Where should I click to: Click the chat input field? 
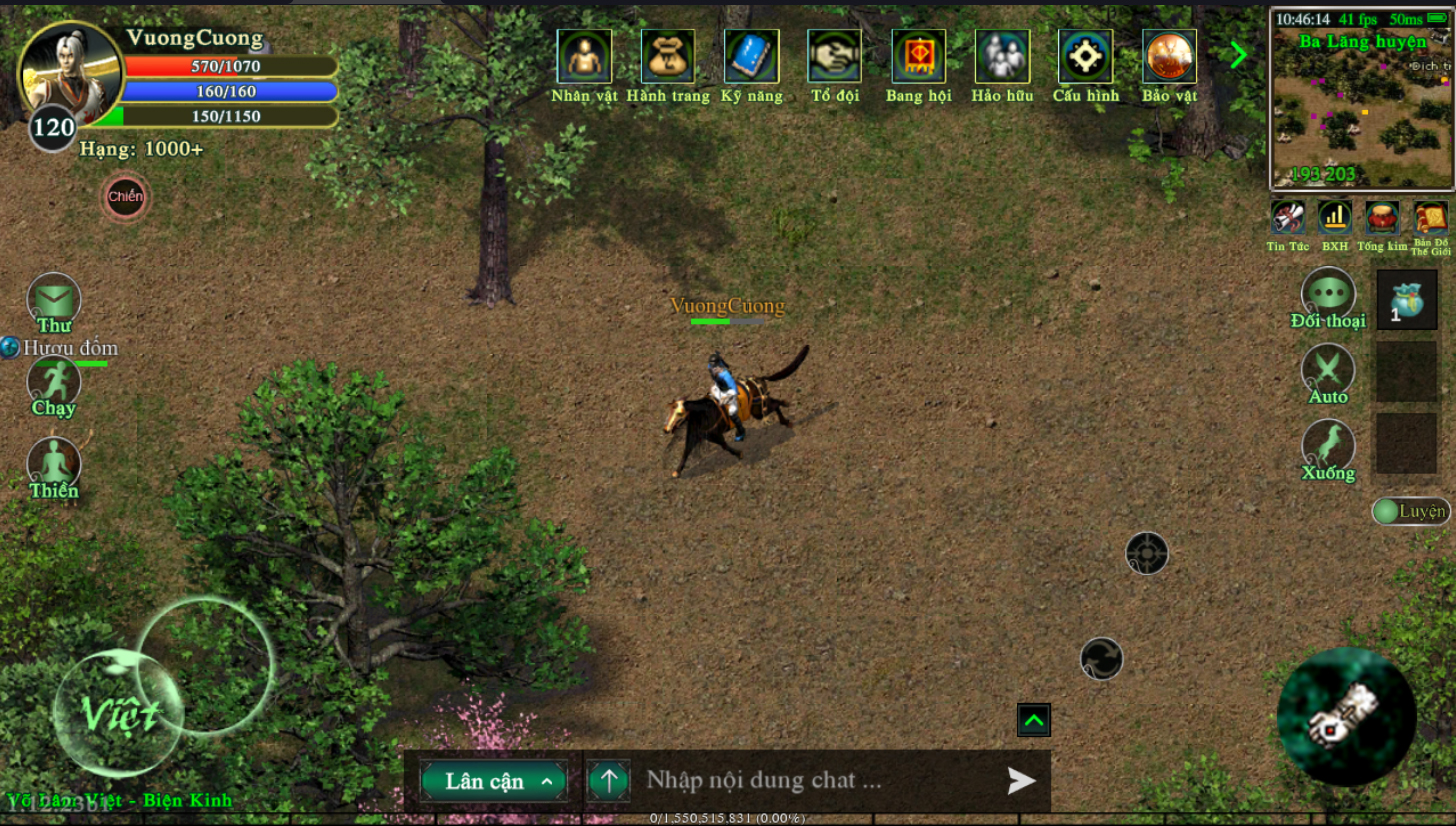point(815,780)
